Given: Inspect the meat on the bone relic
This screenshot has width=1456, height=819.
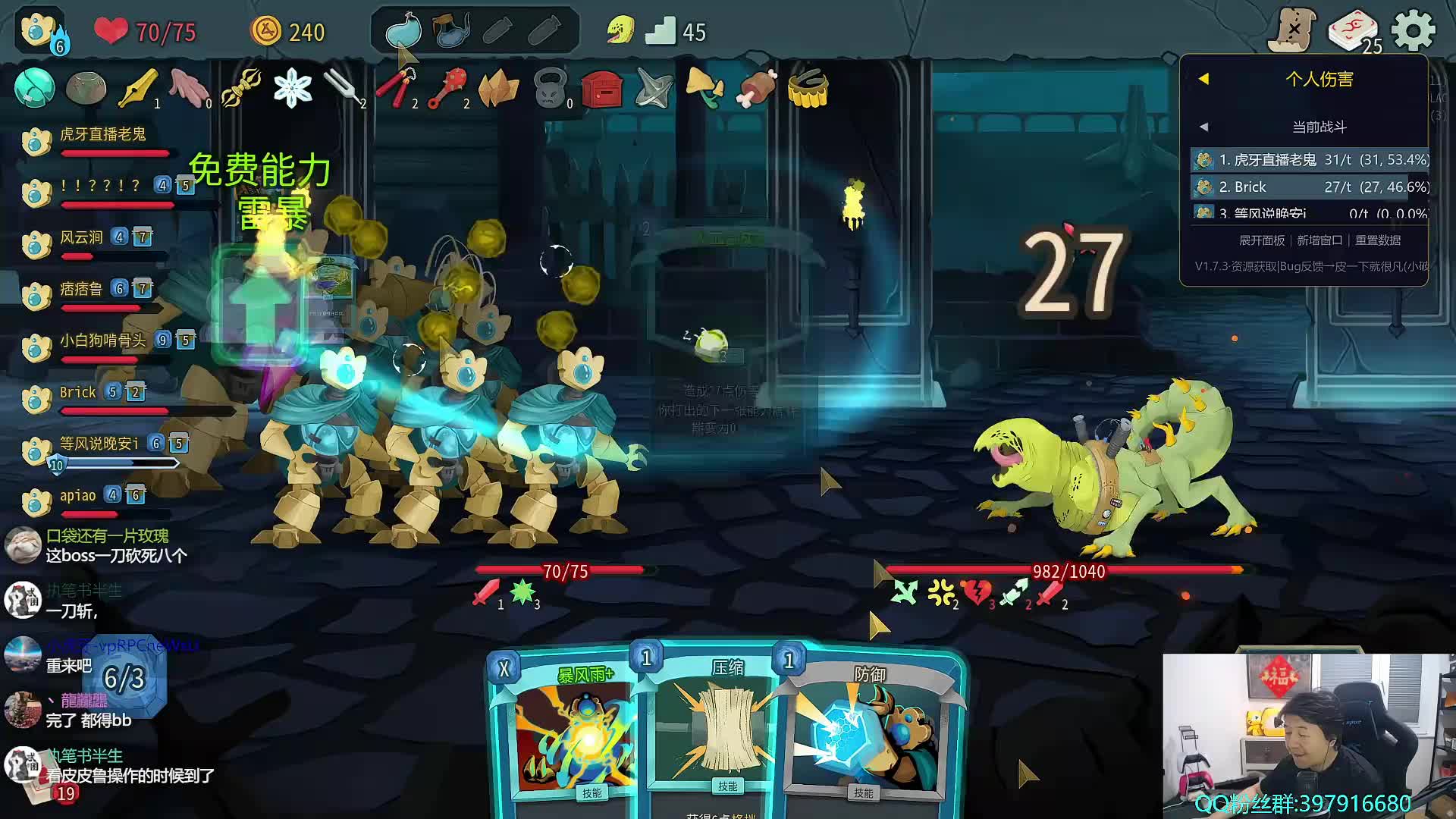Looking at the screenshot, I should click(756, 88).
